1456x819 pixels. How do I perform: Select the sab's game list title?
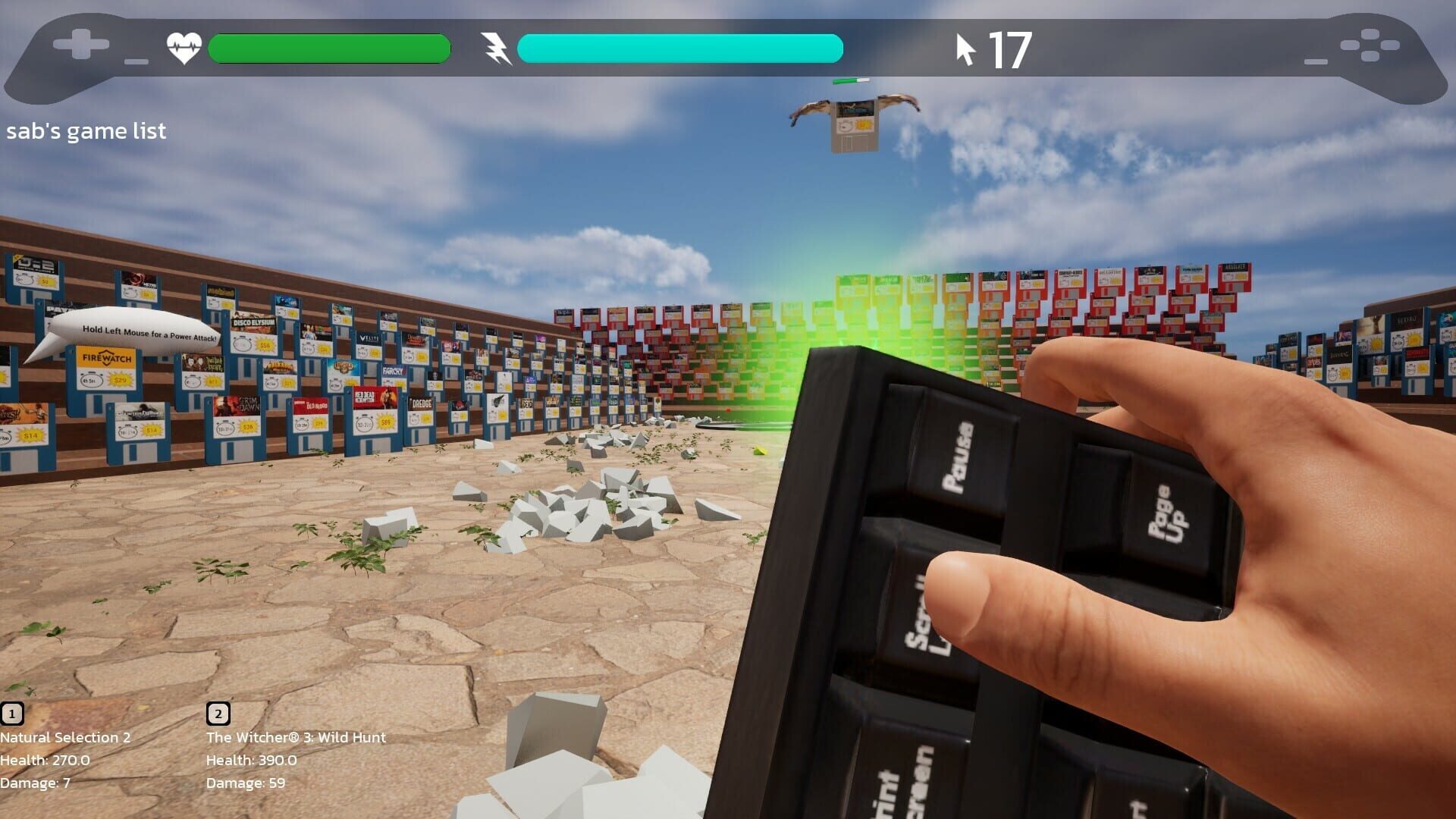(86, 131)
